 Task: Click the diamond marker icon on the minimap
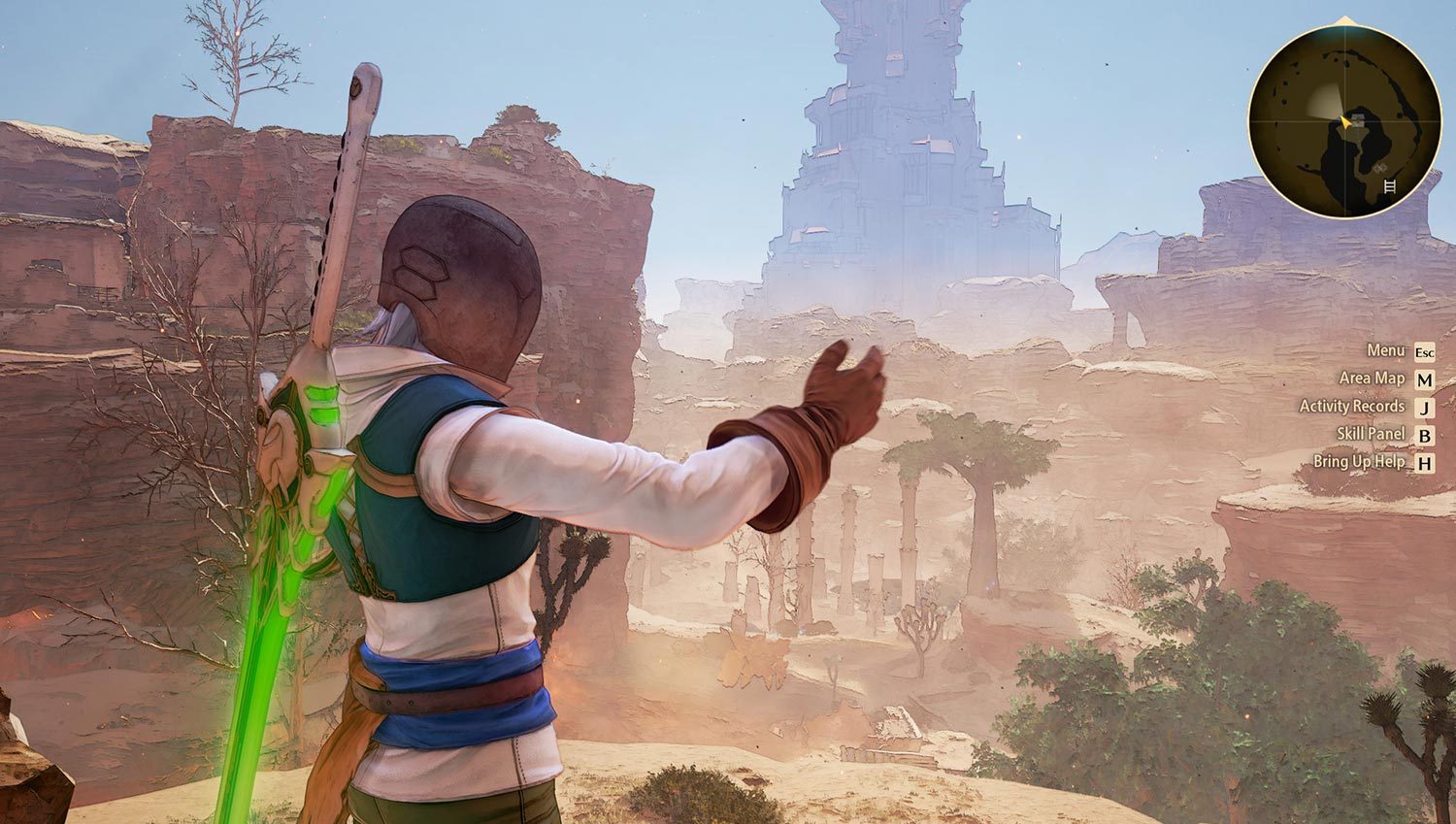[x=1379, y=167]
